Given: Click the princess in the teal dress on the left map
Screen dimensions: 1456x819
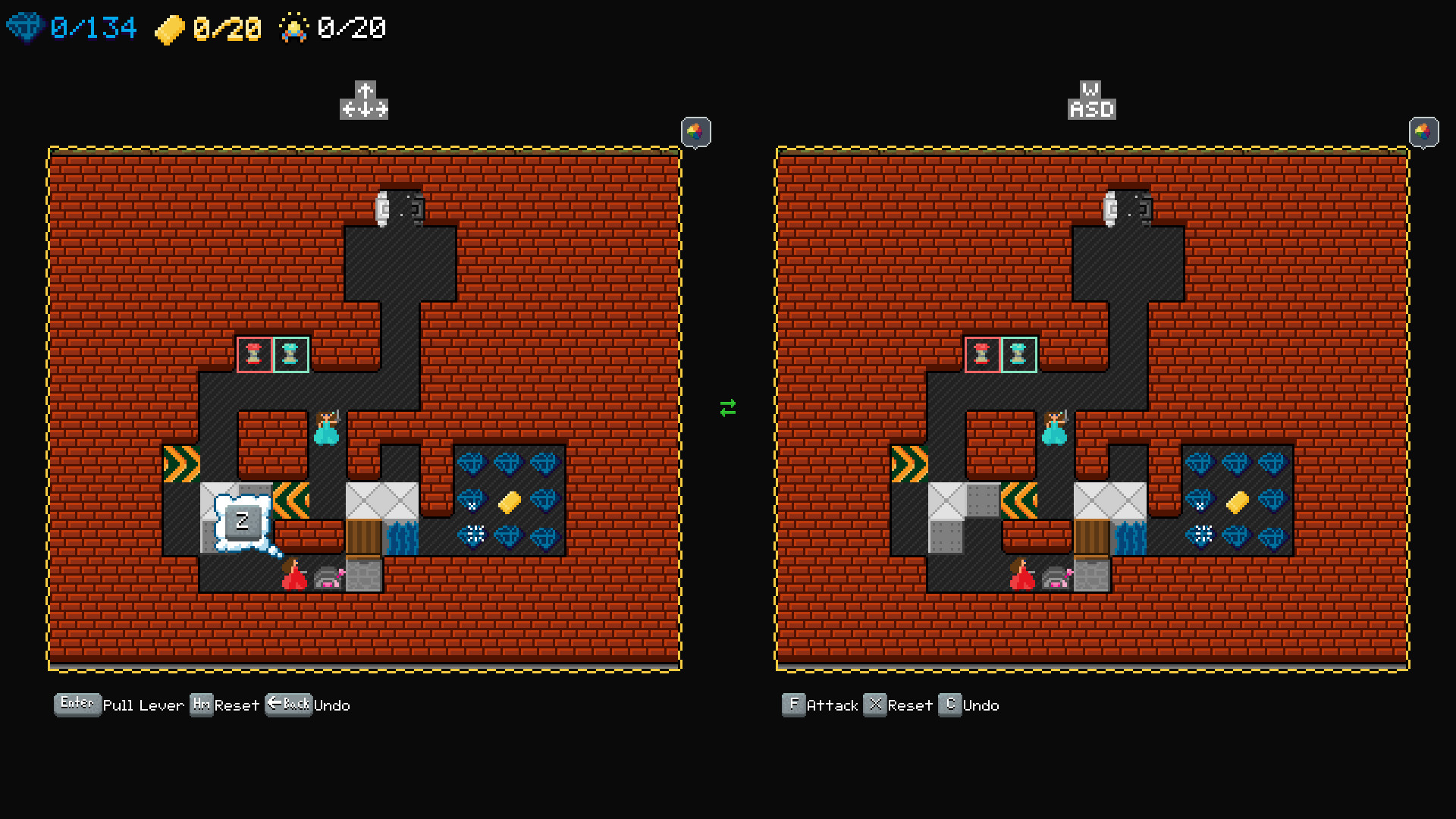Looking at the screenshot, I should [328, 428].
